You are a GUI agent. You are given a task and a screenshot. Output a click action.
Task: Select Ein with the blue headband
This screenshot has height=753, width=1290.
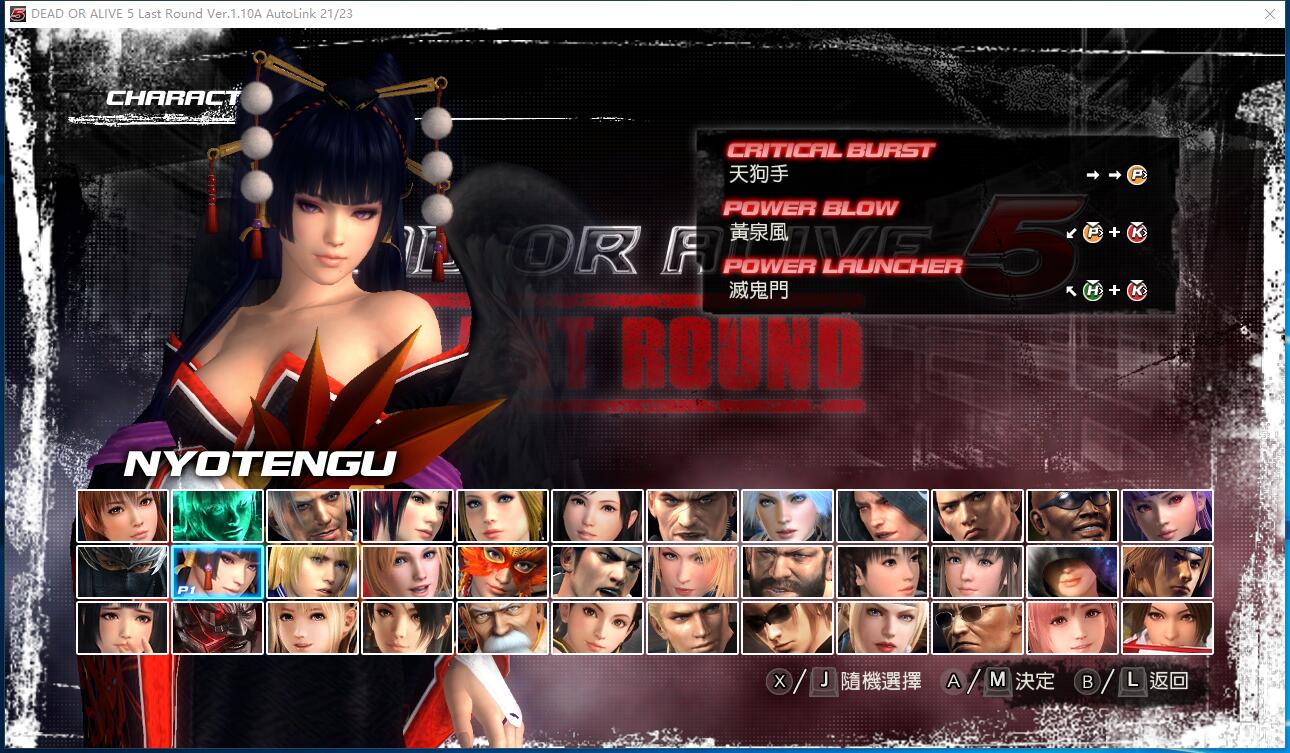point(1167,571)
